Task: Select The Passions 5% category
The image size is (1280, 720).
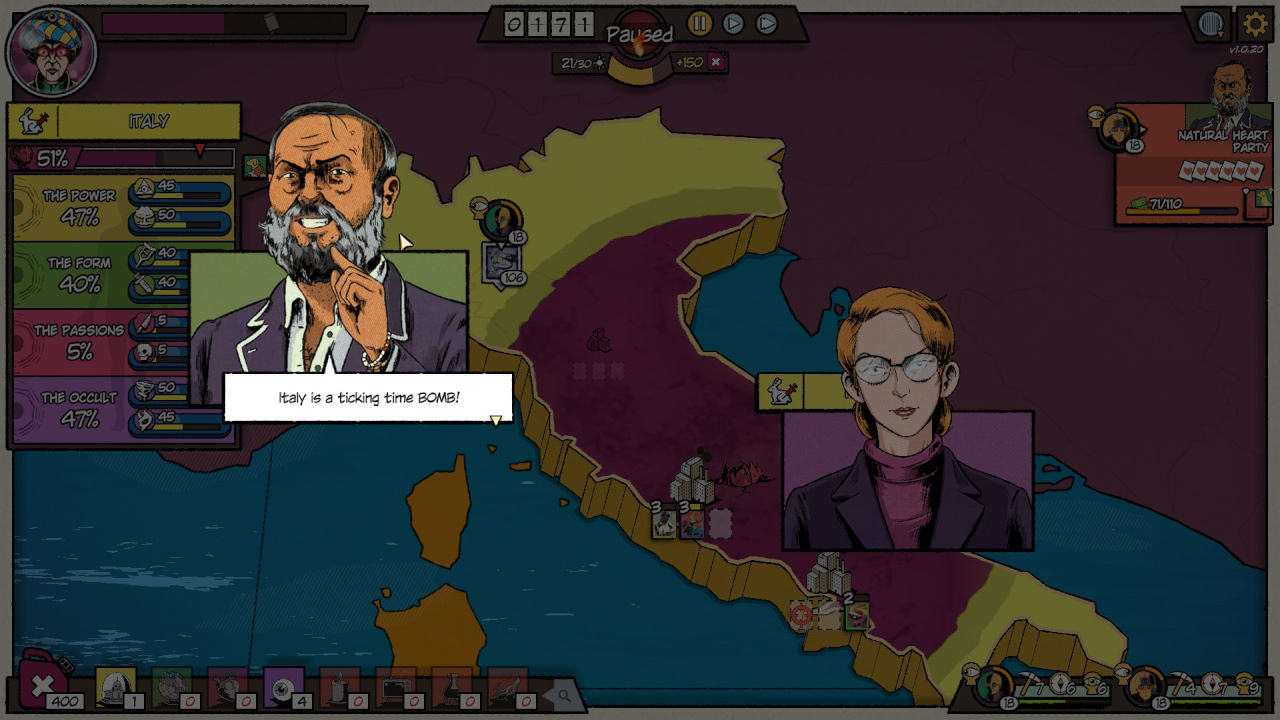Action: [78, 341]
